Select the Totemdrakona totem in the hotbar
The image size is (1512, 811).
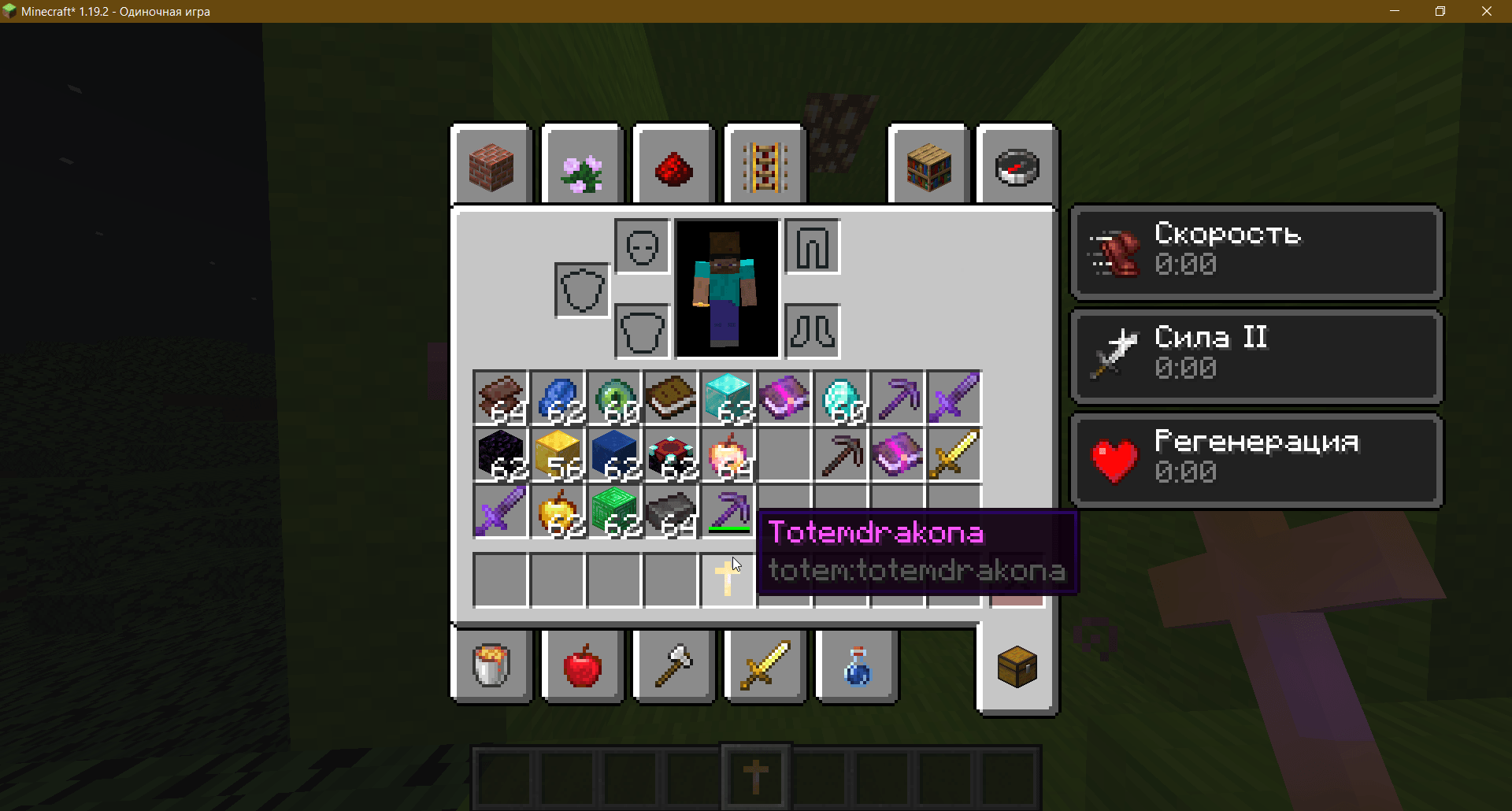click(x=756, y=776)
